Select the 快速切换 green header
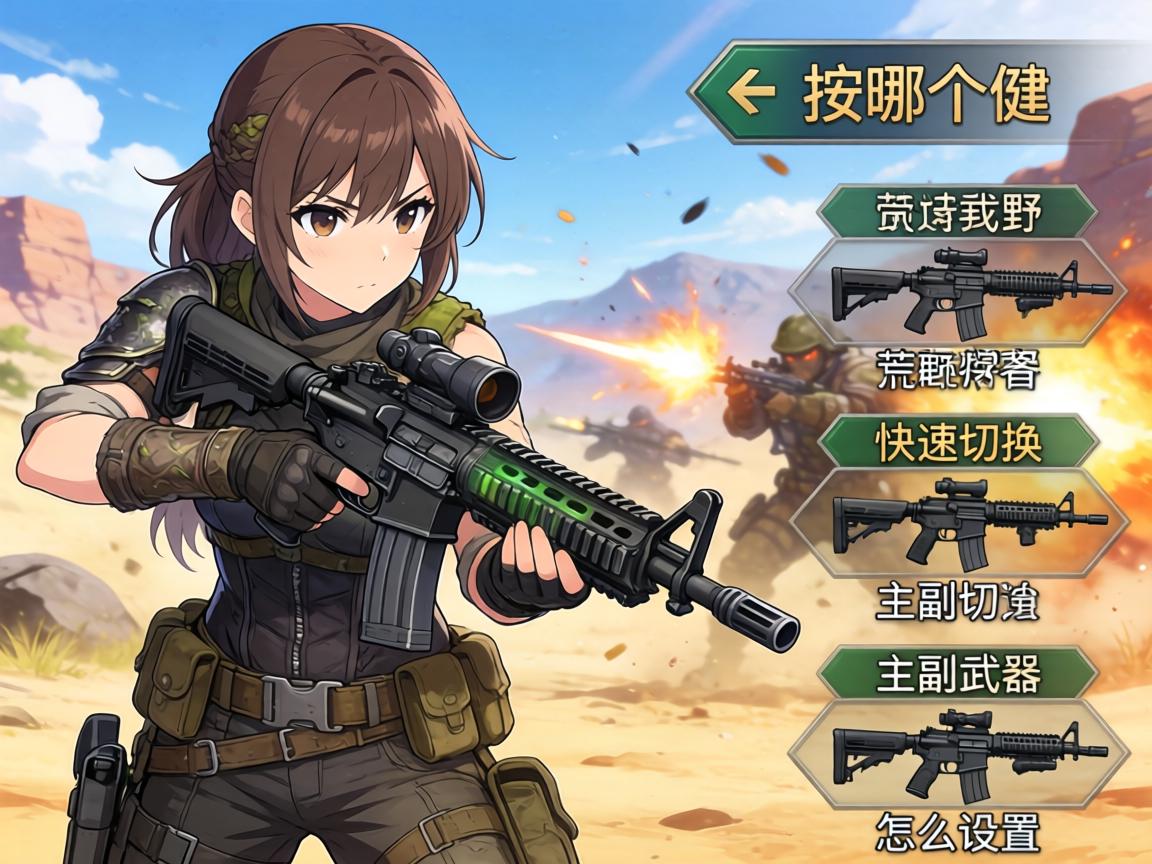 [958, 443]
